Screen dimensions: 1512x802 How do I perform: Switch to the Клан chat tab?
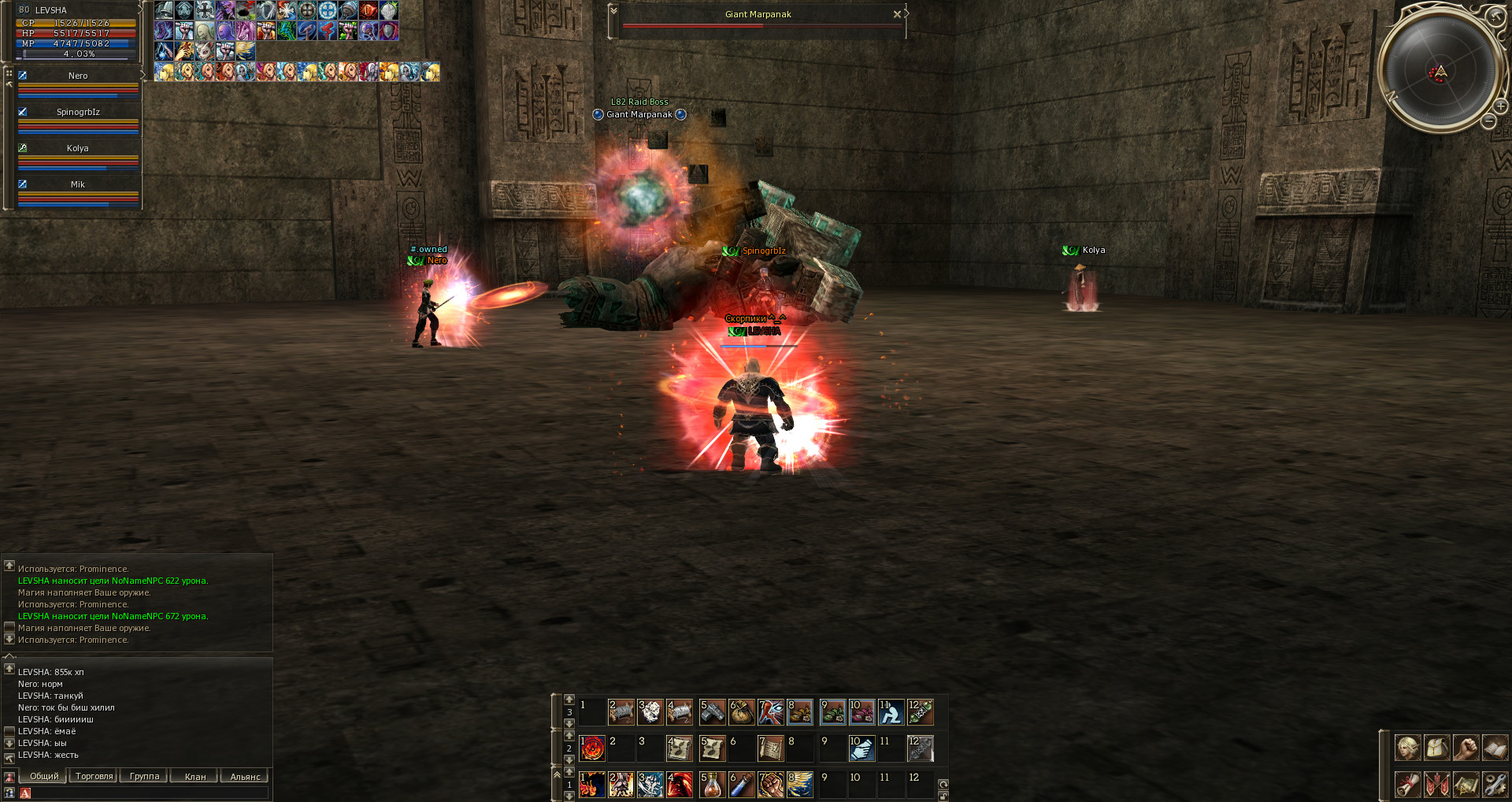pyautogui.click(x=195, y=777)
